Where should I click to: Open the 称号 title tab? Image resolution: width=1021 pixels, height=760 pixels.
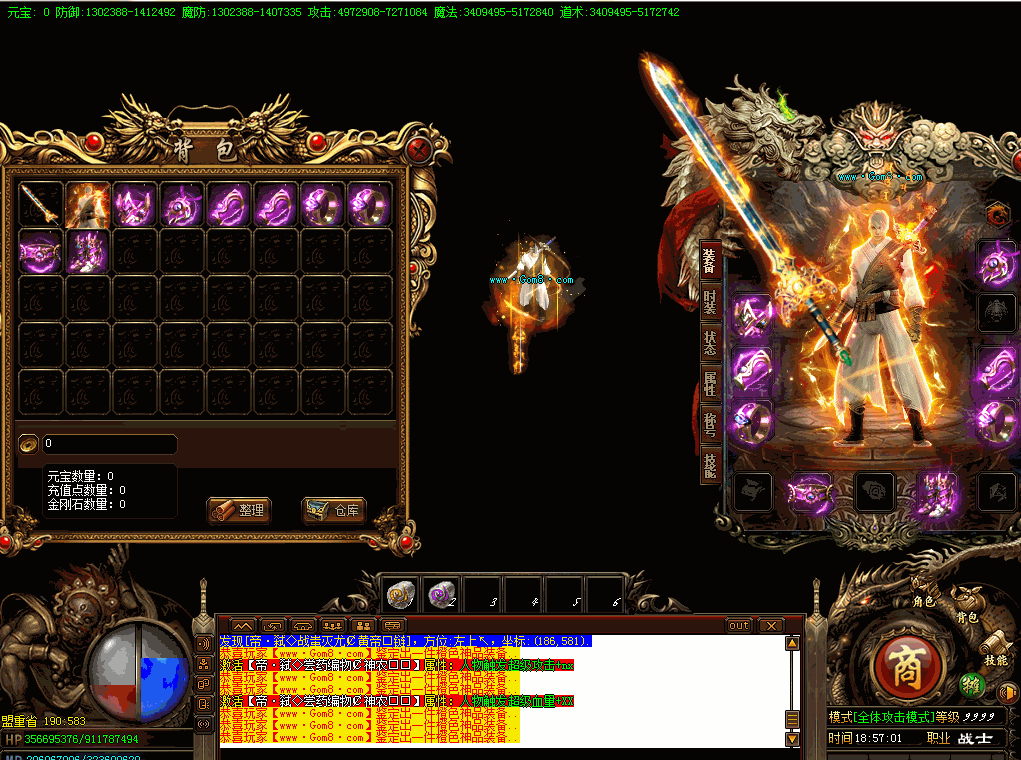click(709, 426)
